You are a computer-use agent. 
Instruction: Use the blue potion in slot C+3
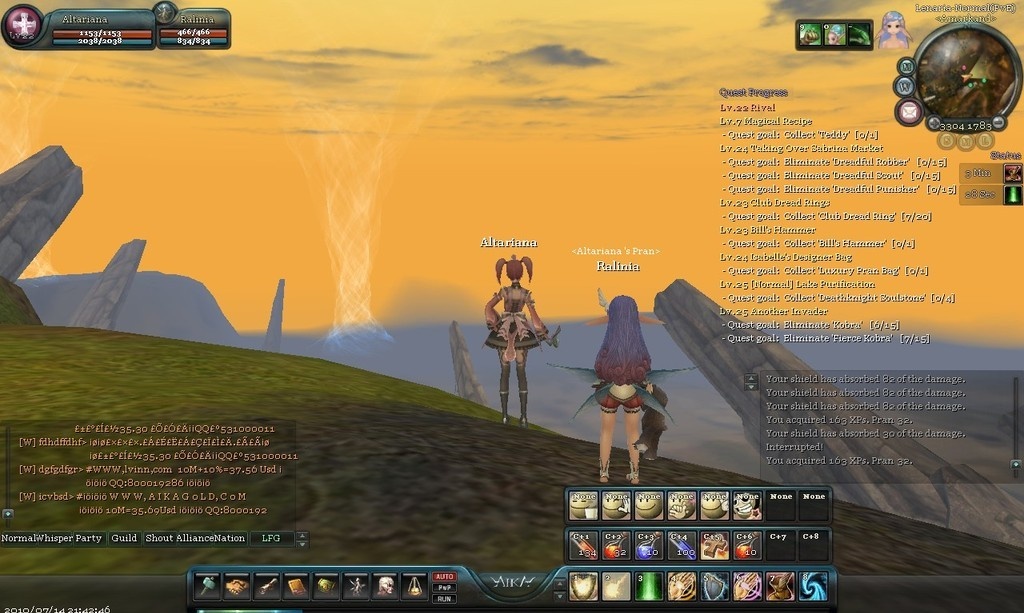pos(648,545)
